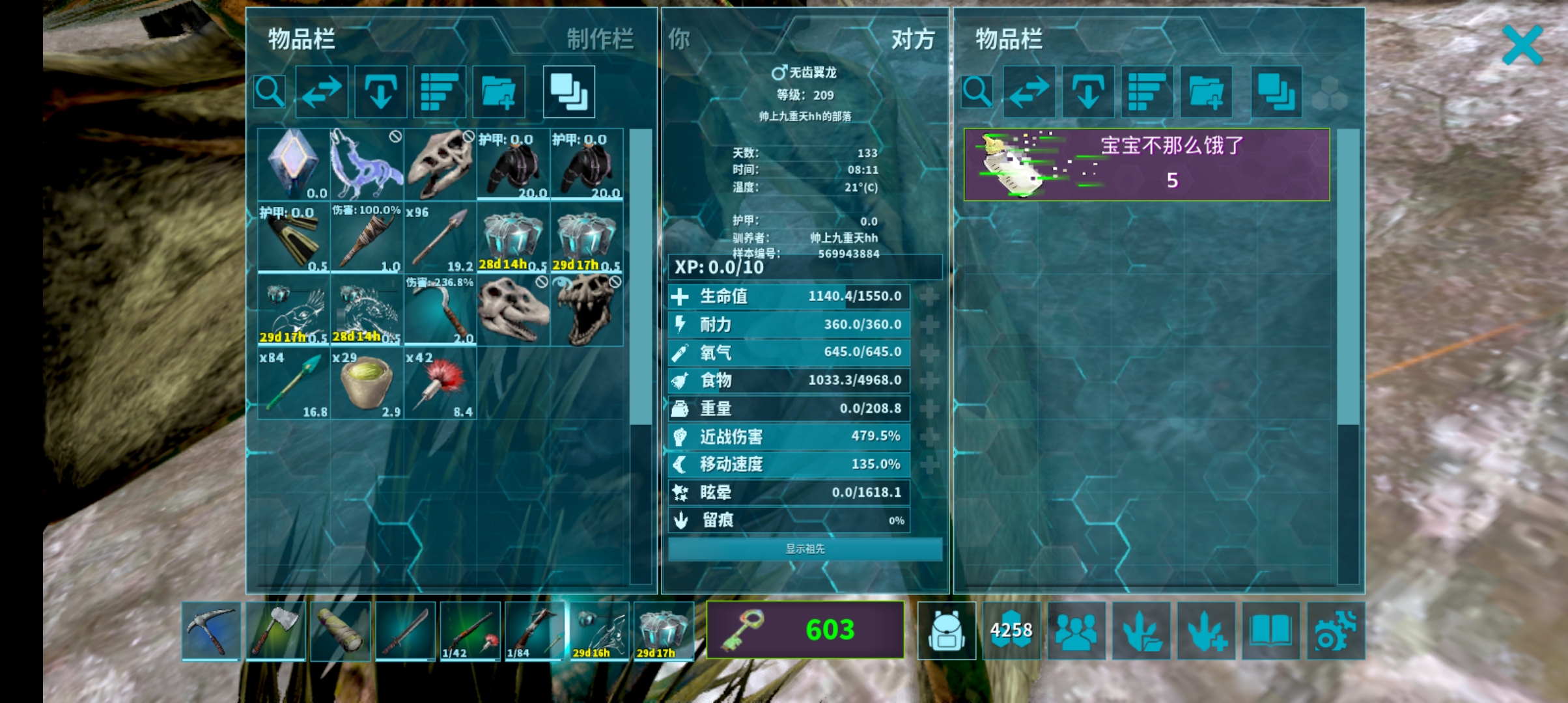Open the backpack icon on the bottom bar
This screenshot has height=703, width=1568.
pos(946,630)
